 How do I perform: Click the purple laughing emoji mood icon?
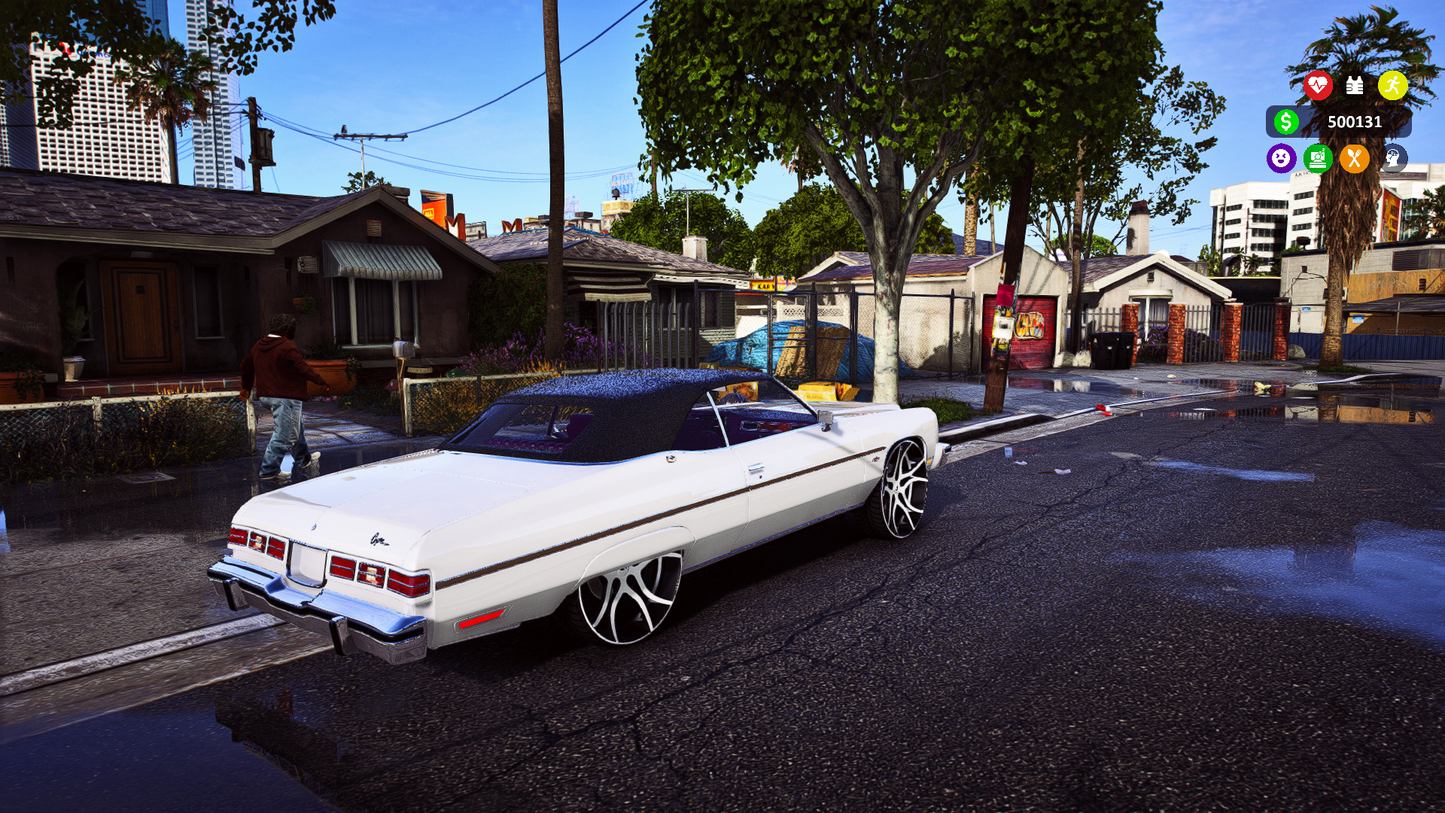tap(1281, 158)
